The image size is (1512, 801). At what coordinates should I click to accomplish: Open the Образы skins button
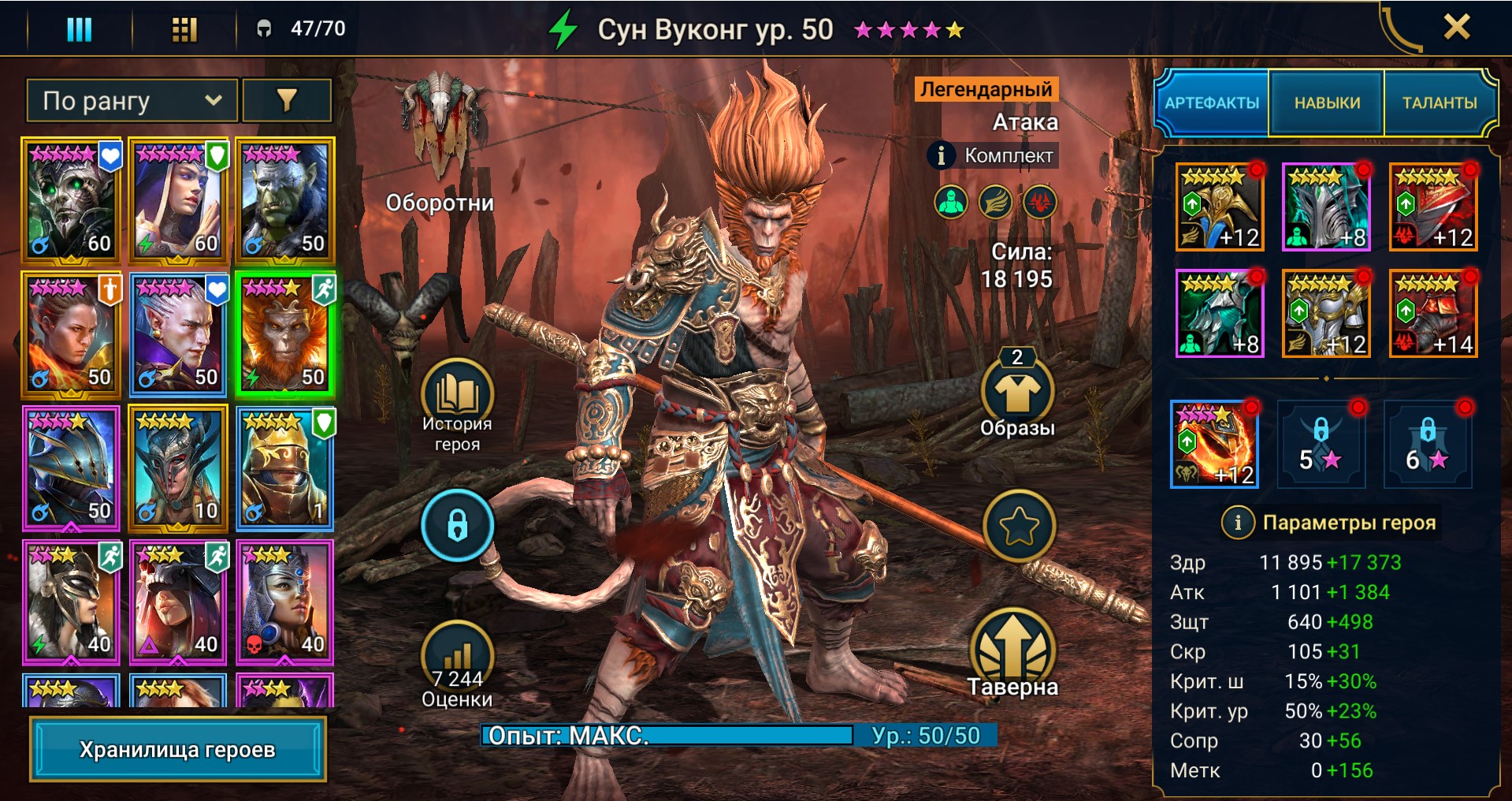tap(1017, 394)
